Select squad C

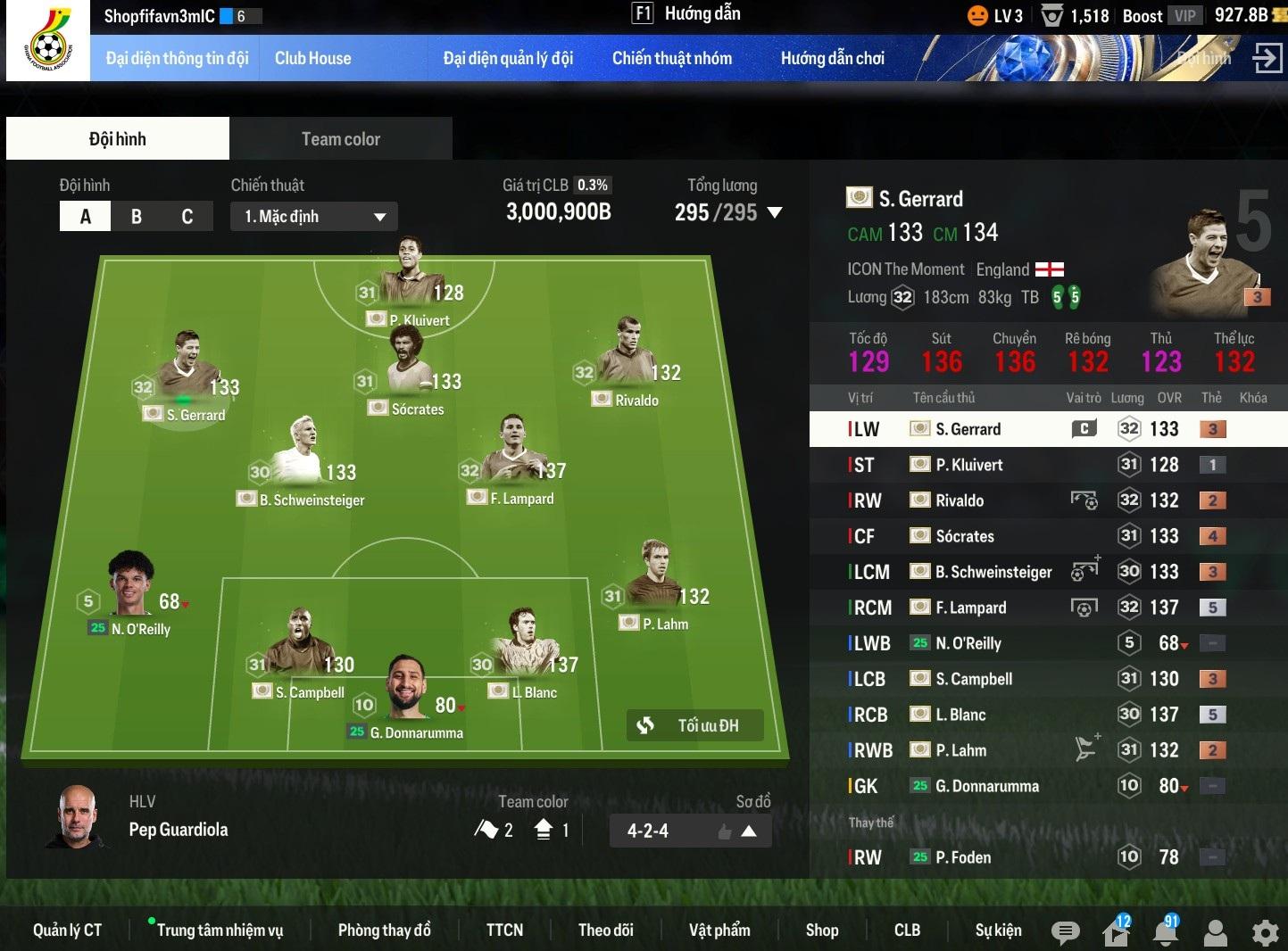[x=187, y=217]
